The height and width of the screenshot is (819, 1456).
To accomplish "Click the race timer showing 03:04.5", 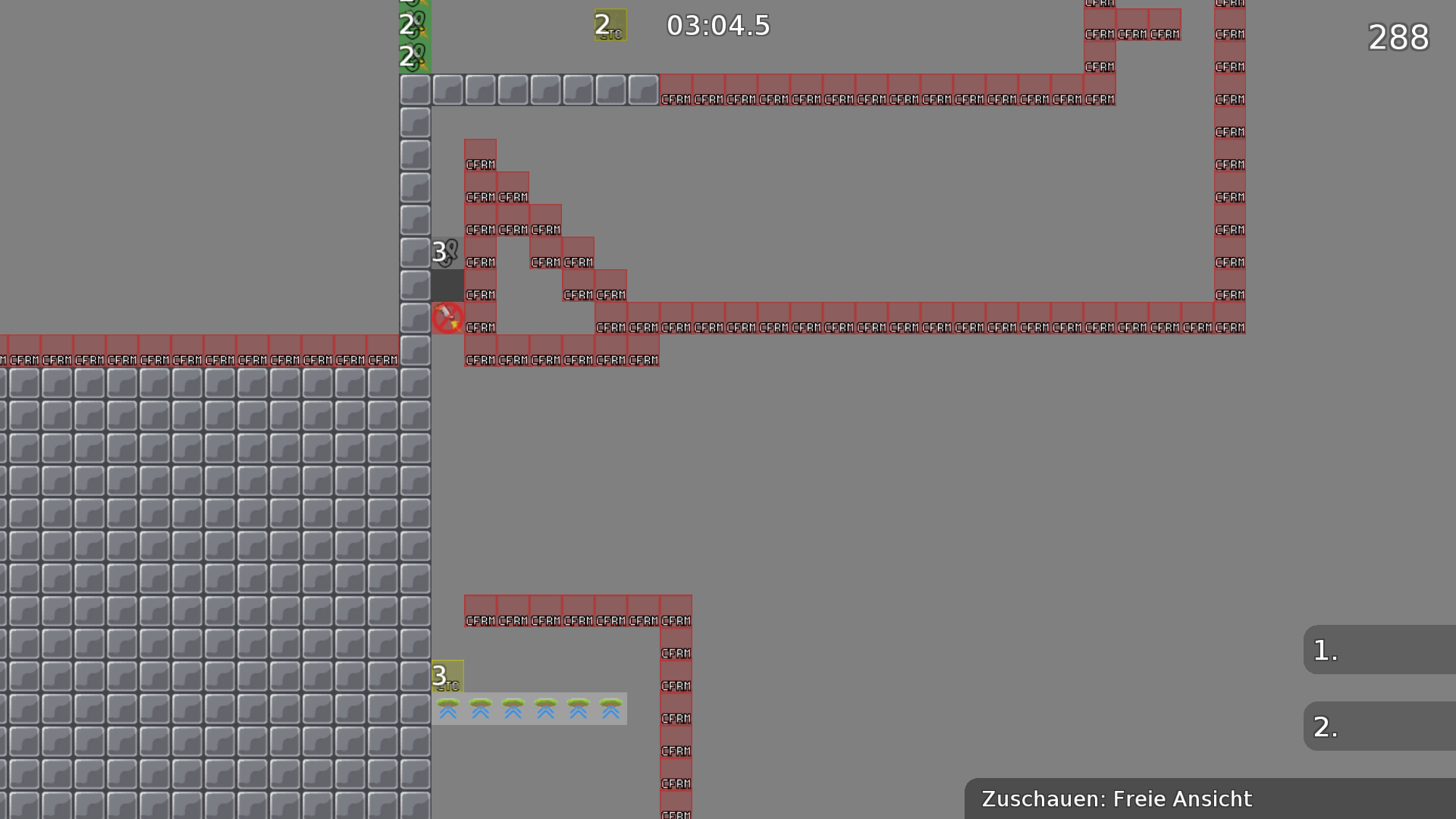I will pos(717,25).
